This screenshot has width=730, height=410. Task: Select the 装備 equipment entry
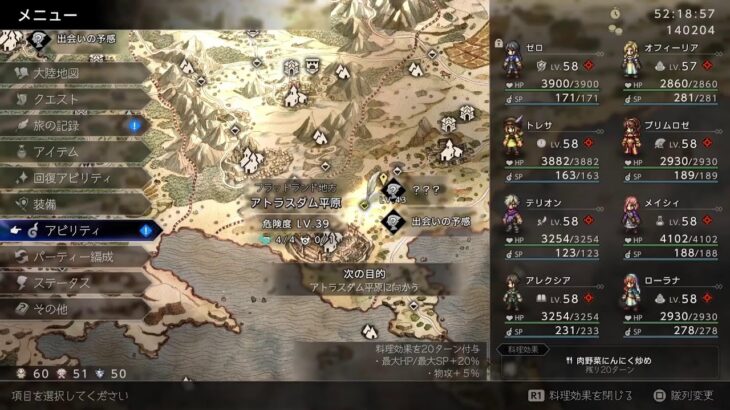click(70, 203)
